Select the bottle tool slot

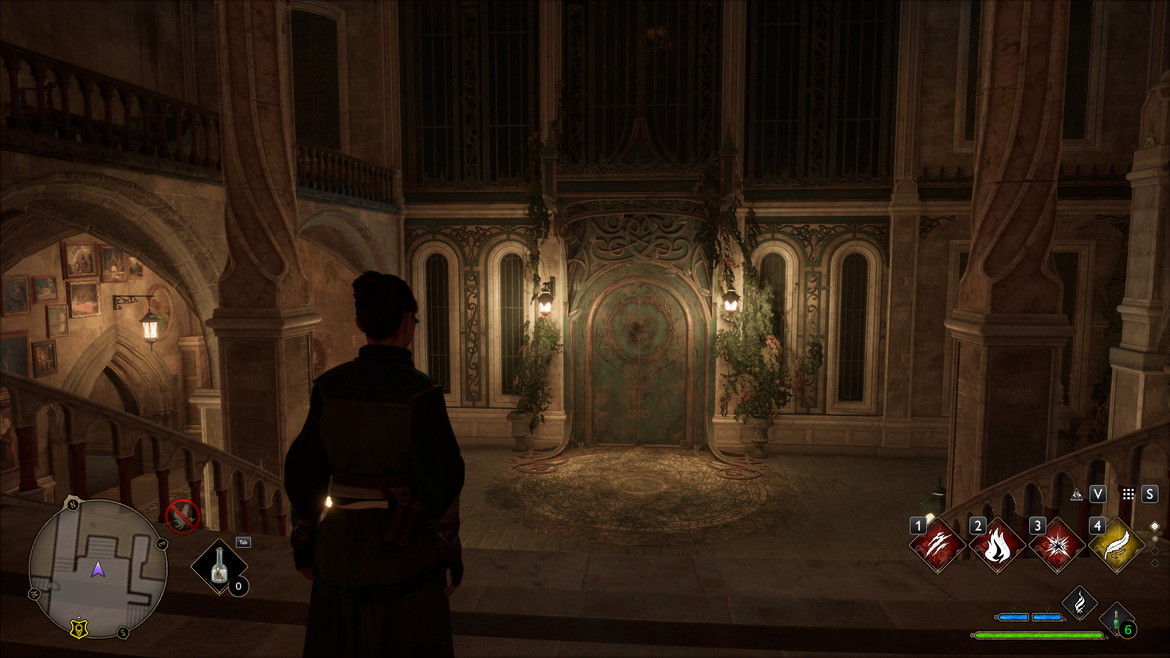click(x=220, y=569)
